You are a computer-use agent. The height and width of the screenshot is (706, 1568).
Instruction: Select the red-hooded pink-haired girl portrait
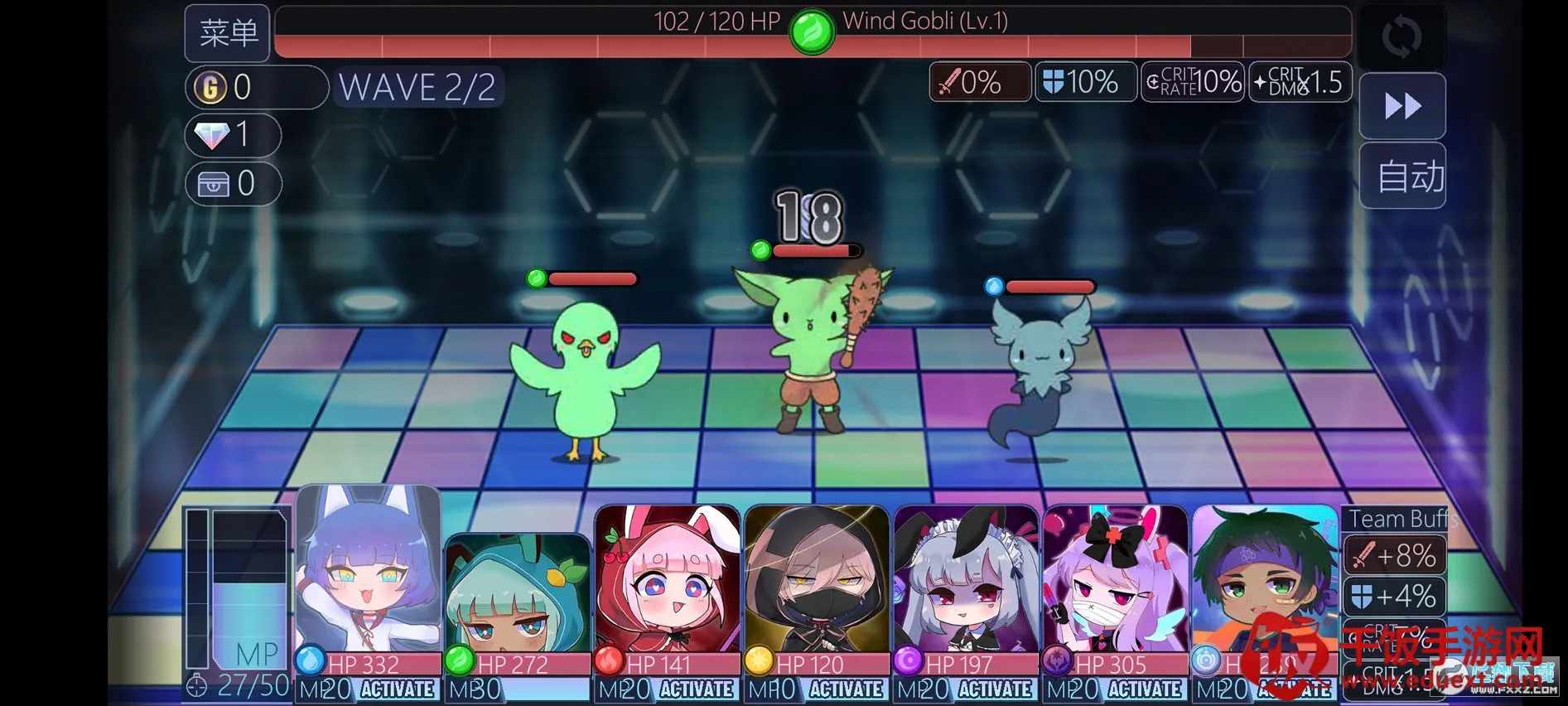coord(667,580)
